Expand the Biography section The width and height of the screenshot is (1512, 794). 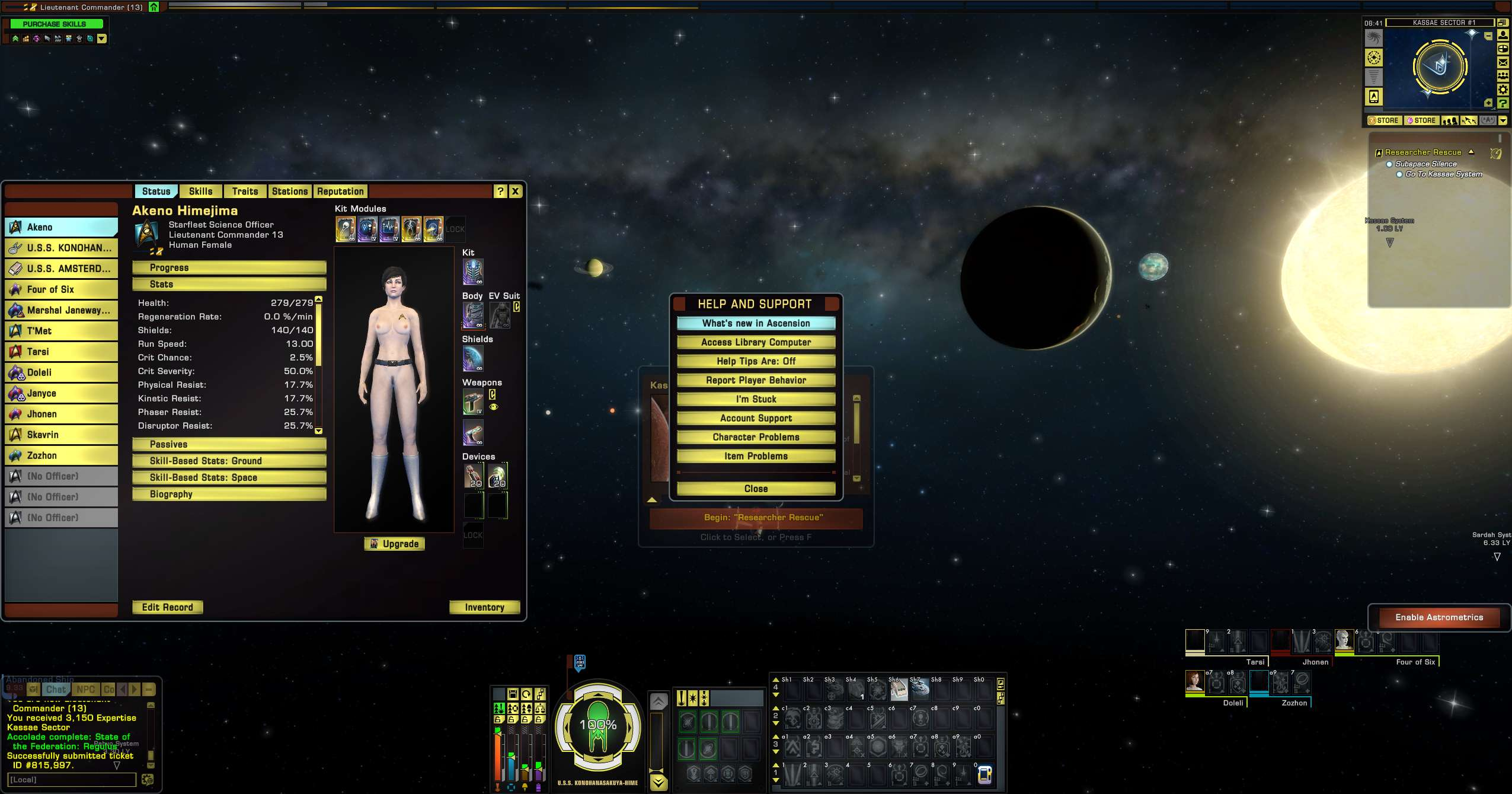pos(229,494)
